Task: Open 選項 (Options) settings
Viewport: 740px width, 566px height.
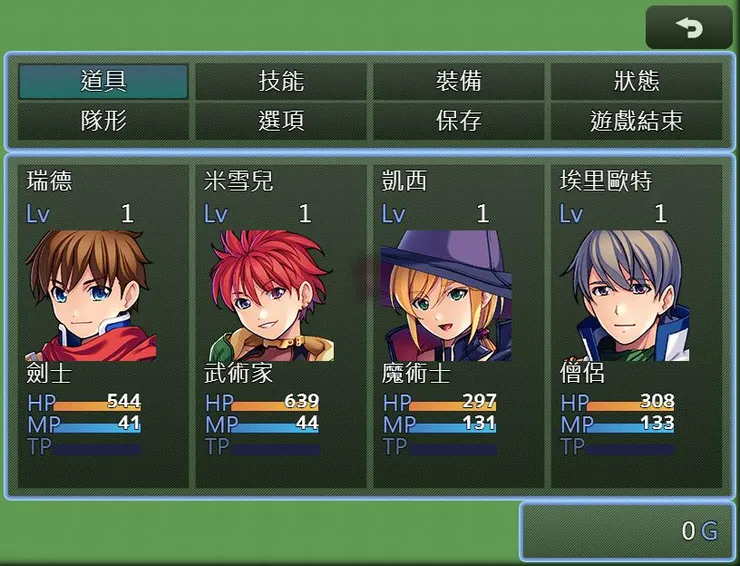Action: [x=281, y=122]
